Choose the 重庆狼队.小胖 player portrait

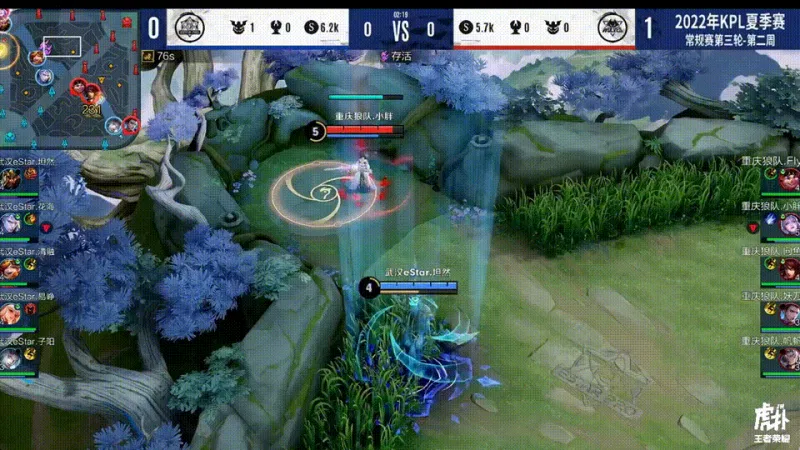pos(789,225)
